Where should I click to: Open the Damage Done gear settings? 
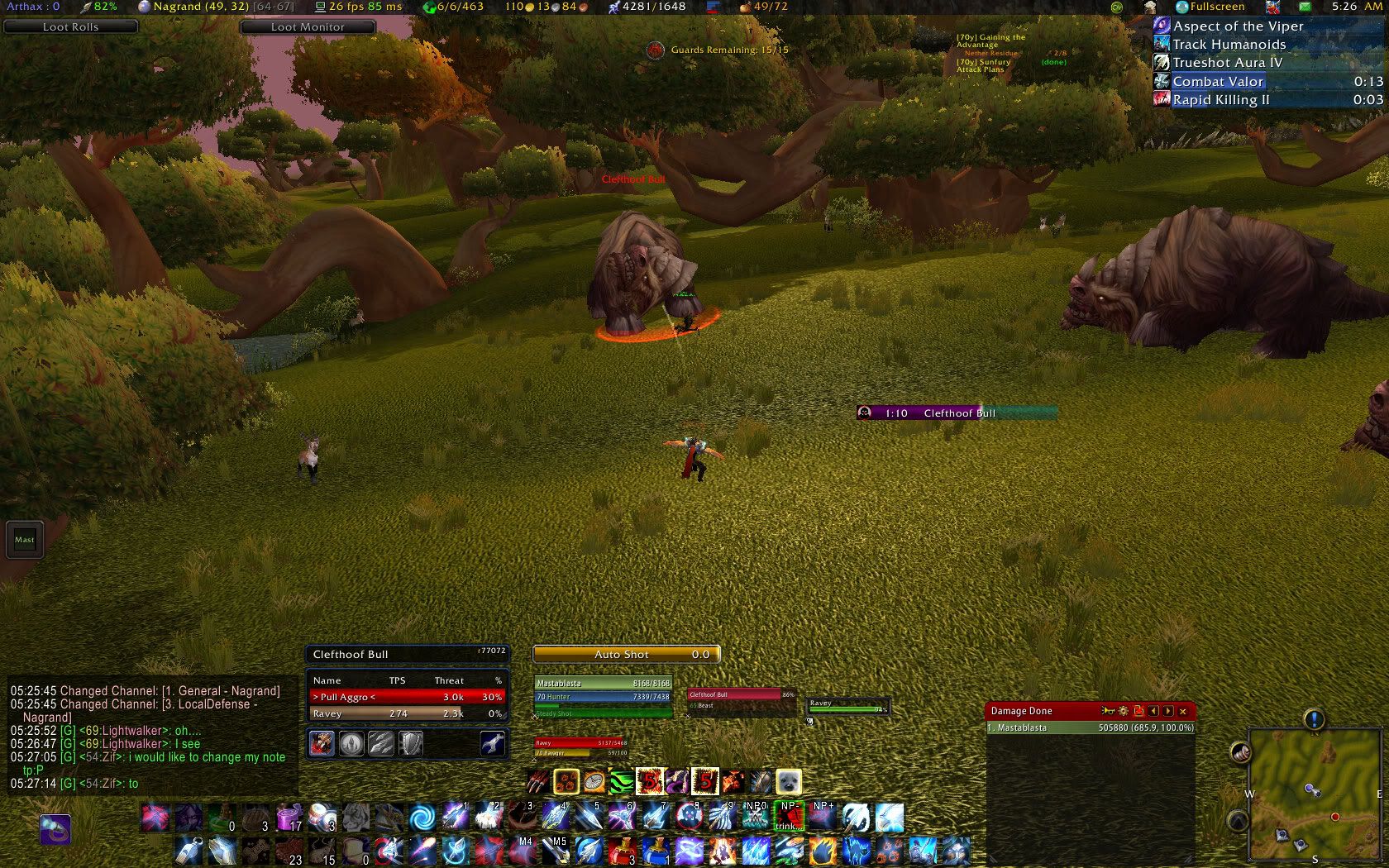point(1123,711)
